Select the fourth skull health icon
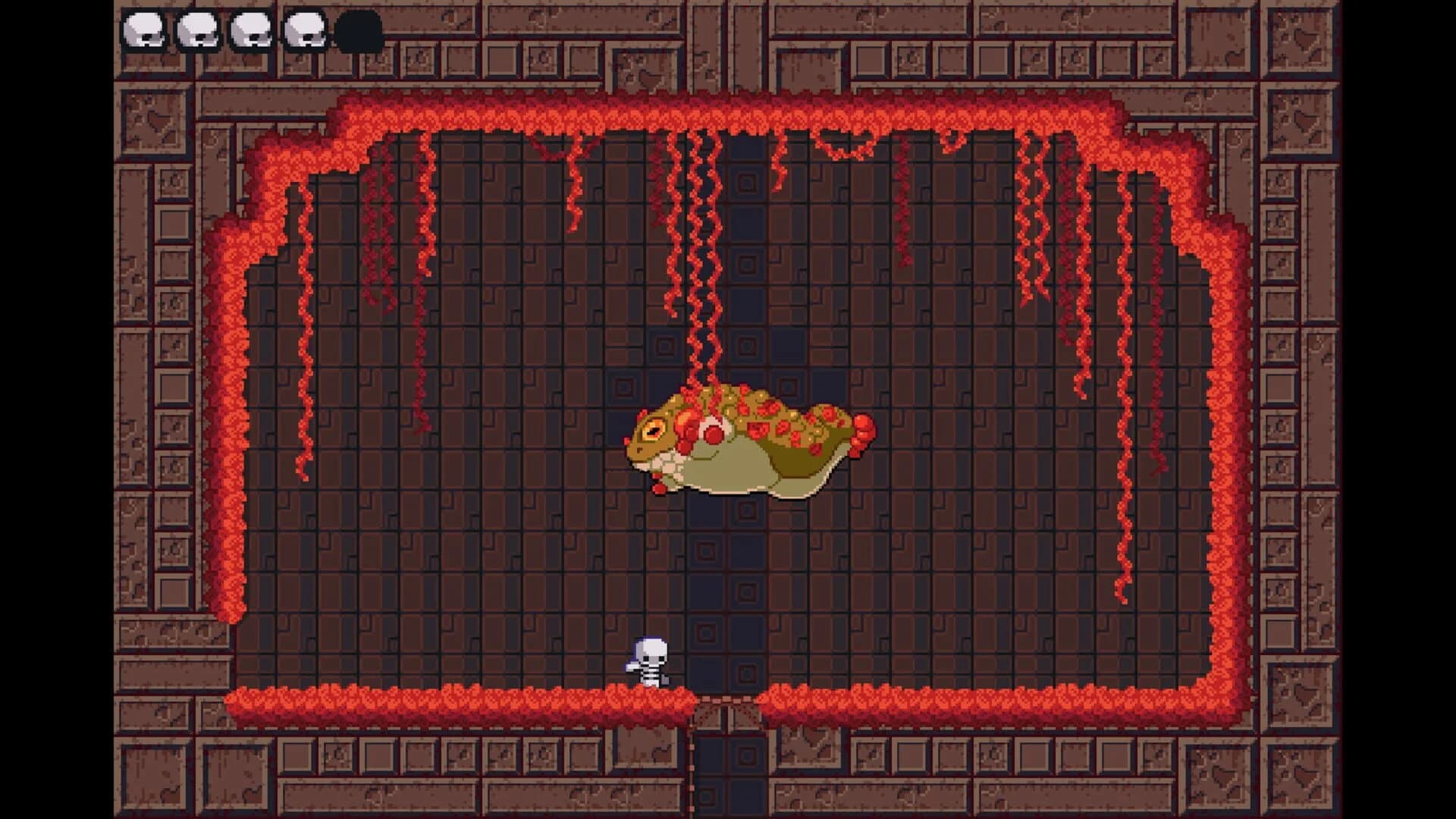Viewport: 1456px width, 819px height. (x=305, y=29)
